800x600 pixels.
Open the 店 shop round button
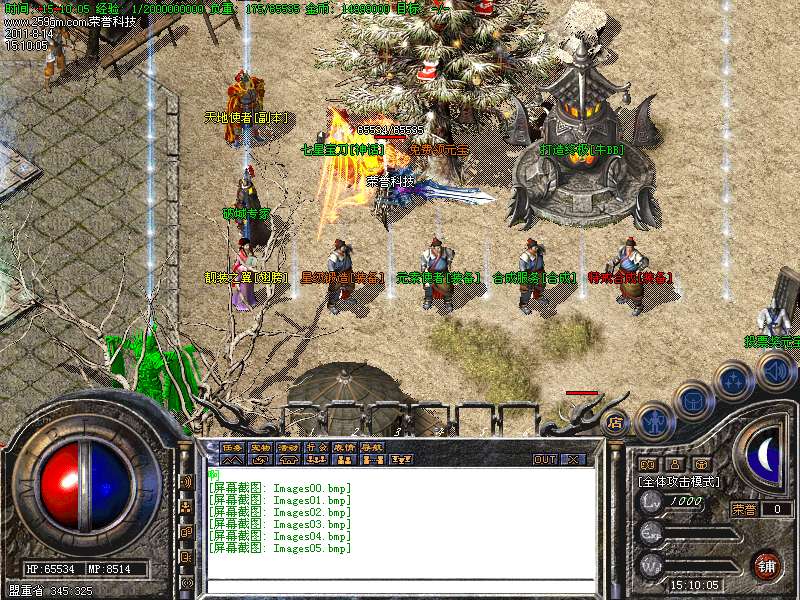[615, 422]
